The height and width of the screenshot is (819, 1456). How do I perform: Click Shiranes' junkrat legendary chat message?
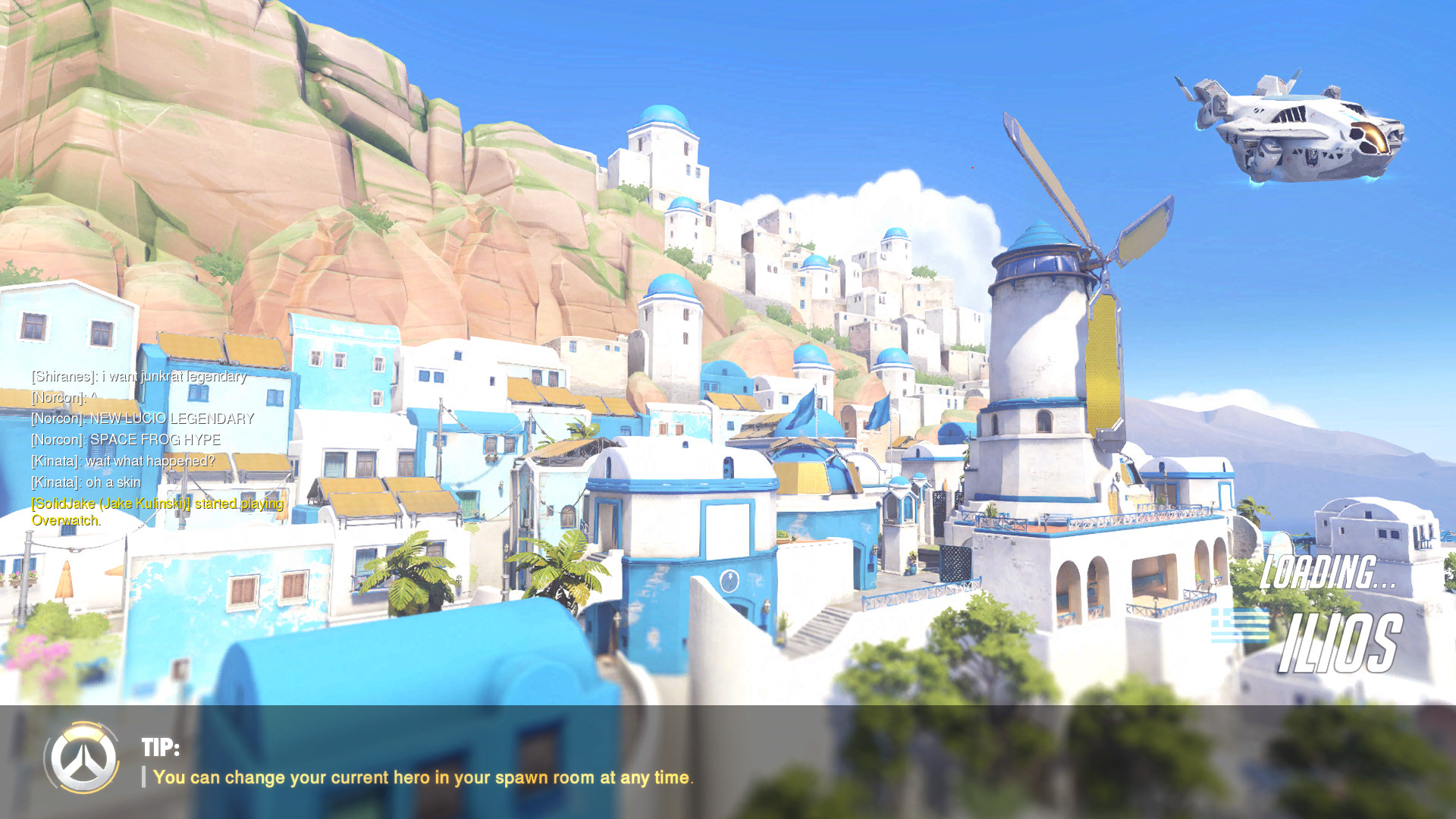pyautogui.click(x=136, y=376)
